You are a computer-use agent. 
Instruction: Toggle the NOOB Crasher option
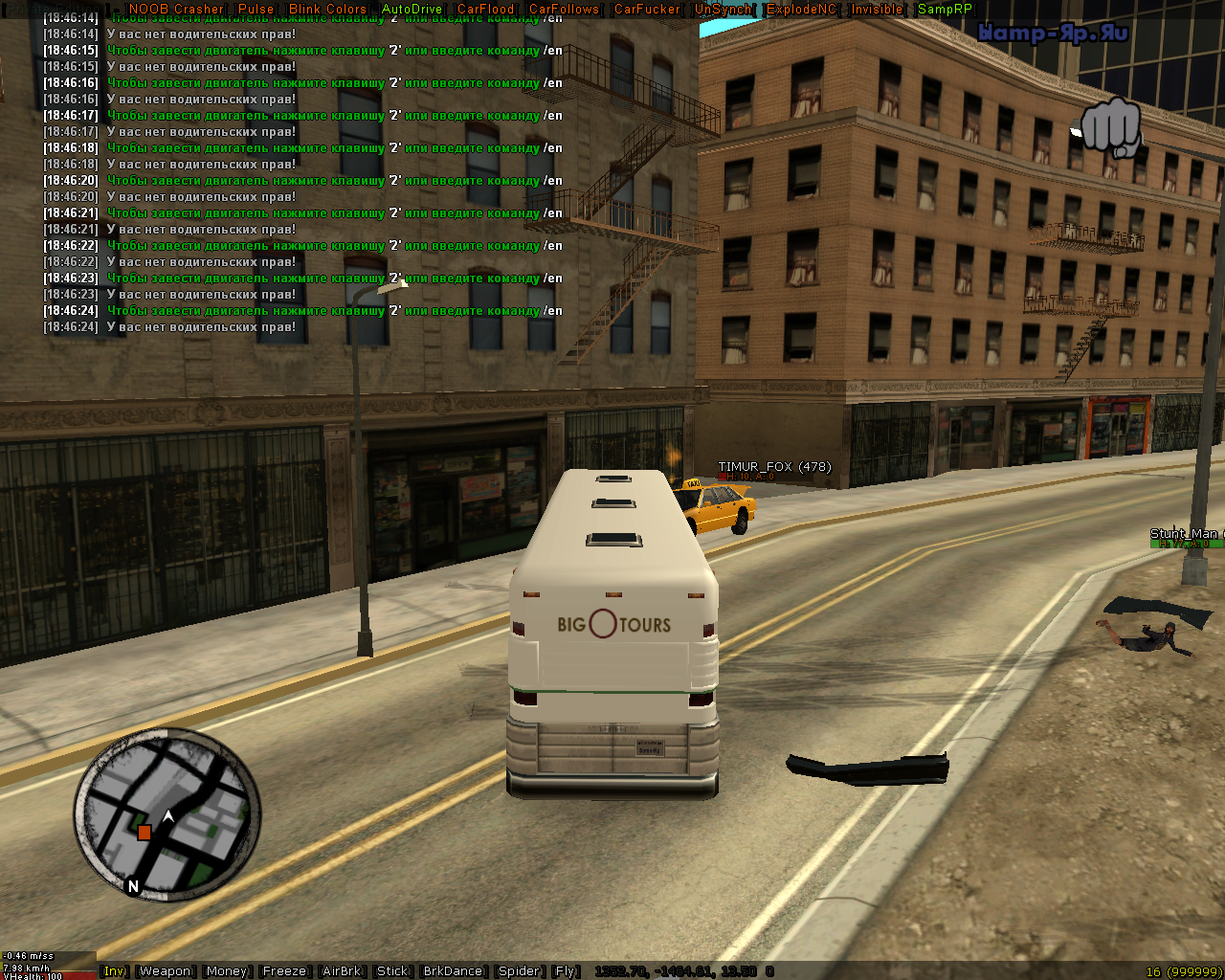pos(175,9)
